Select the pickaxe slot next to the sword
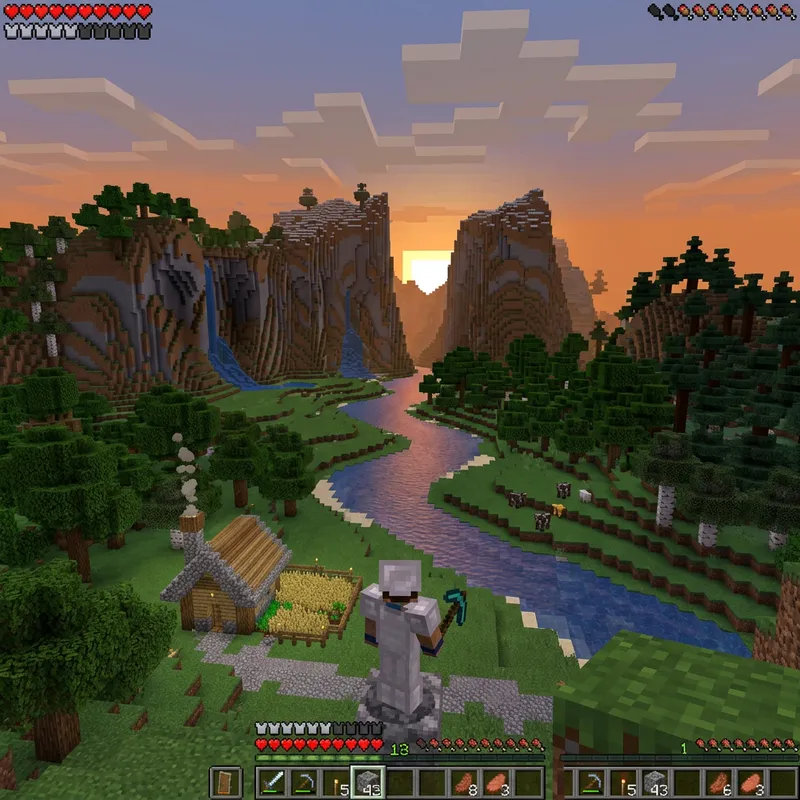800x800 pixels. [x=303, y=782]
